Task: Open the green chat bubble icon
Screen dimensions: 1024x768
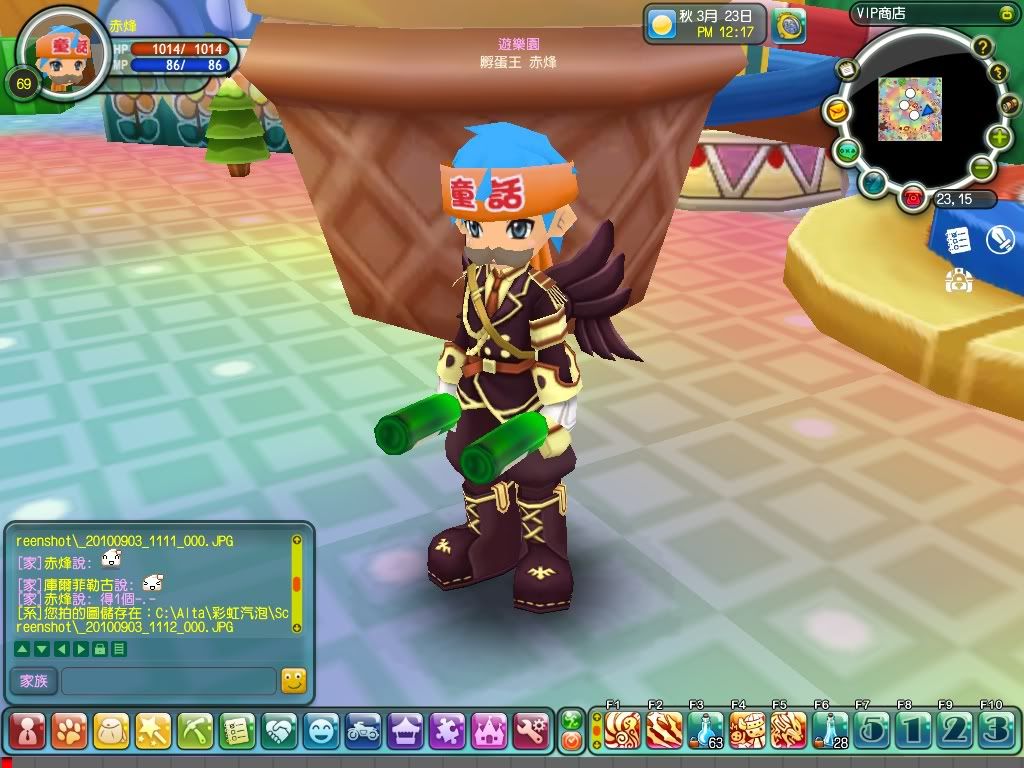Action: [x=848, y=150]
